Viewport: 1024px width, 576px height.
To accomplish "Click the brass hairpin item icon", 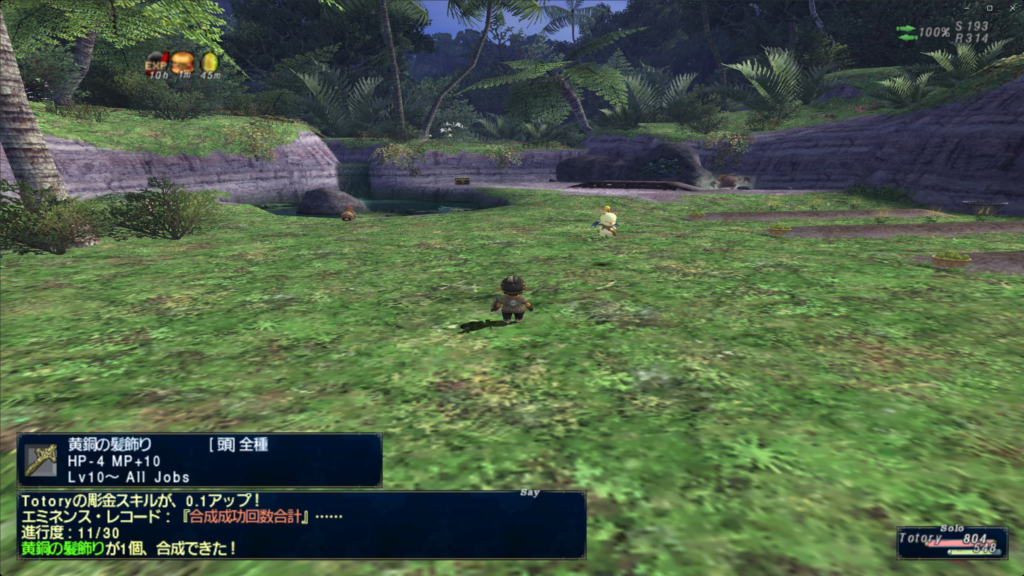I will pyautogui.click(x=41, y=460).
